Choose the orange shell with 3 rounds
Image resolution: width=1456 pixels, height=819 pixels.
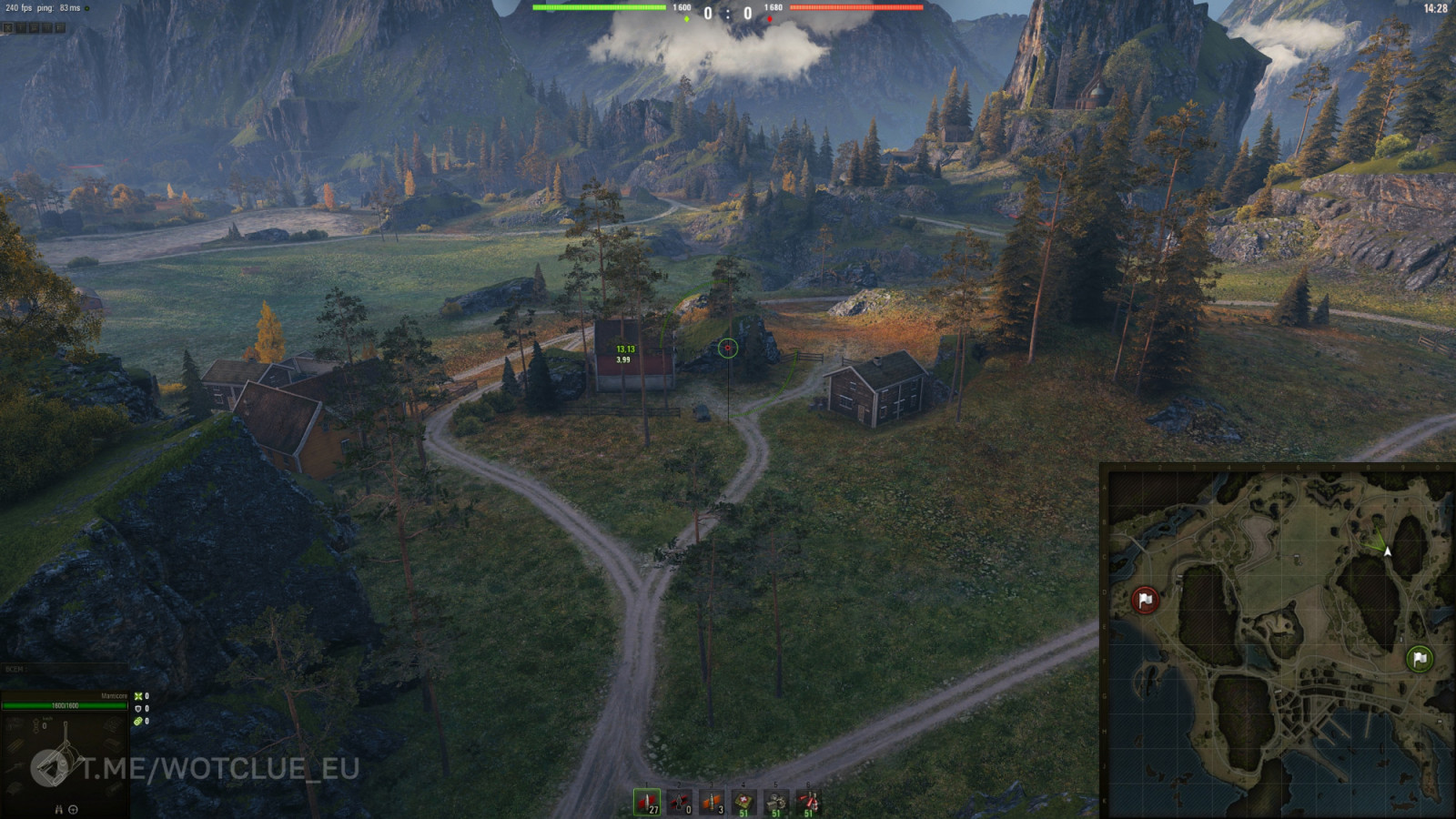point(712,802)
